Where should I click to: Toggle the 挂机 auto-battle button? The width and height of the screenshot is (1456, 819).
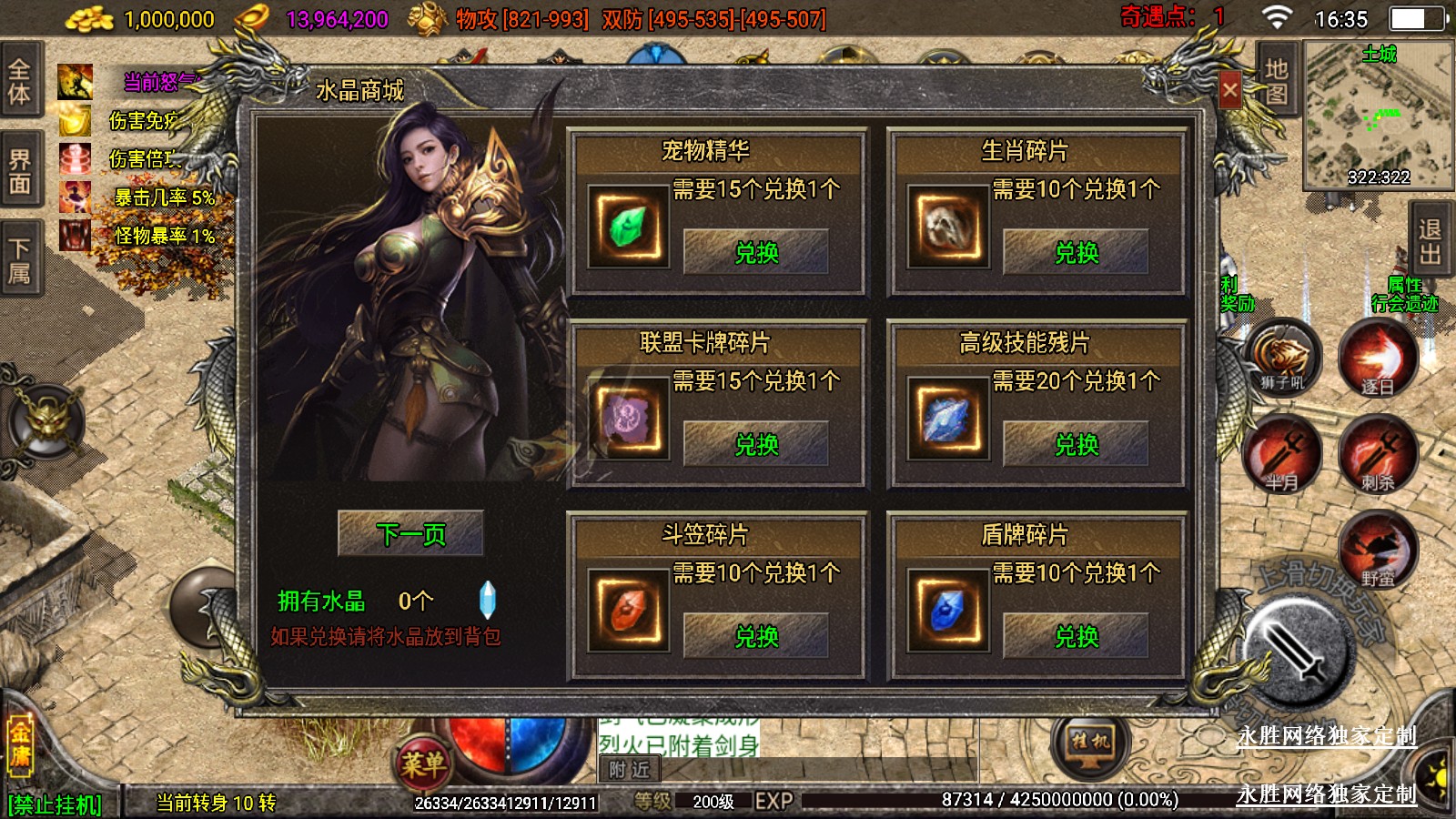click(1090, 742)
